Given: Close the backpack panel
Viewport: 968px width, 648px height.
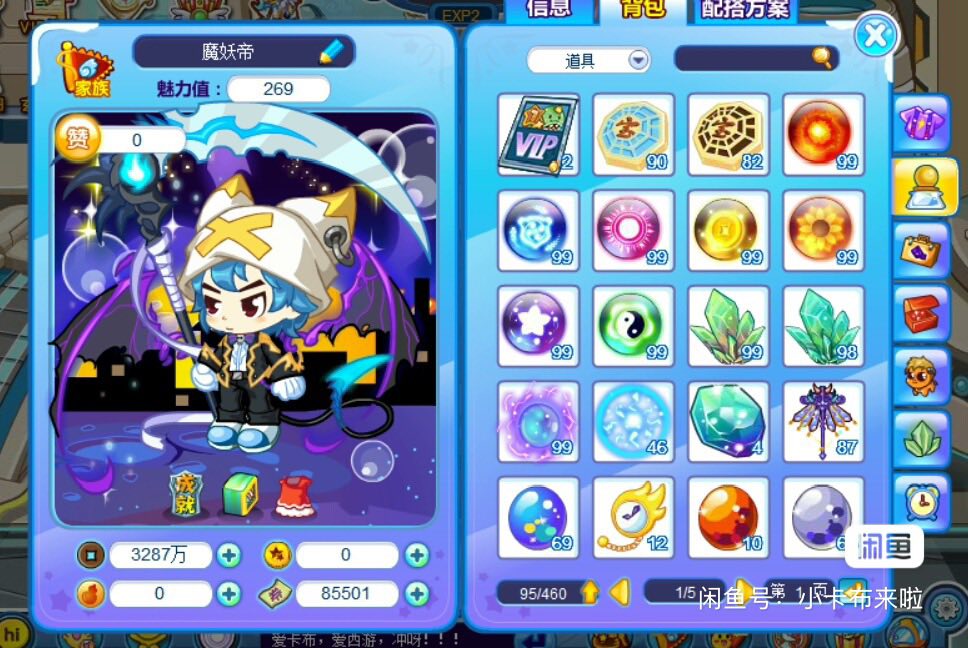Looking at the screenshot, I should (x=875, y=36).
